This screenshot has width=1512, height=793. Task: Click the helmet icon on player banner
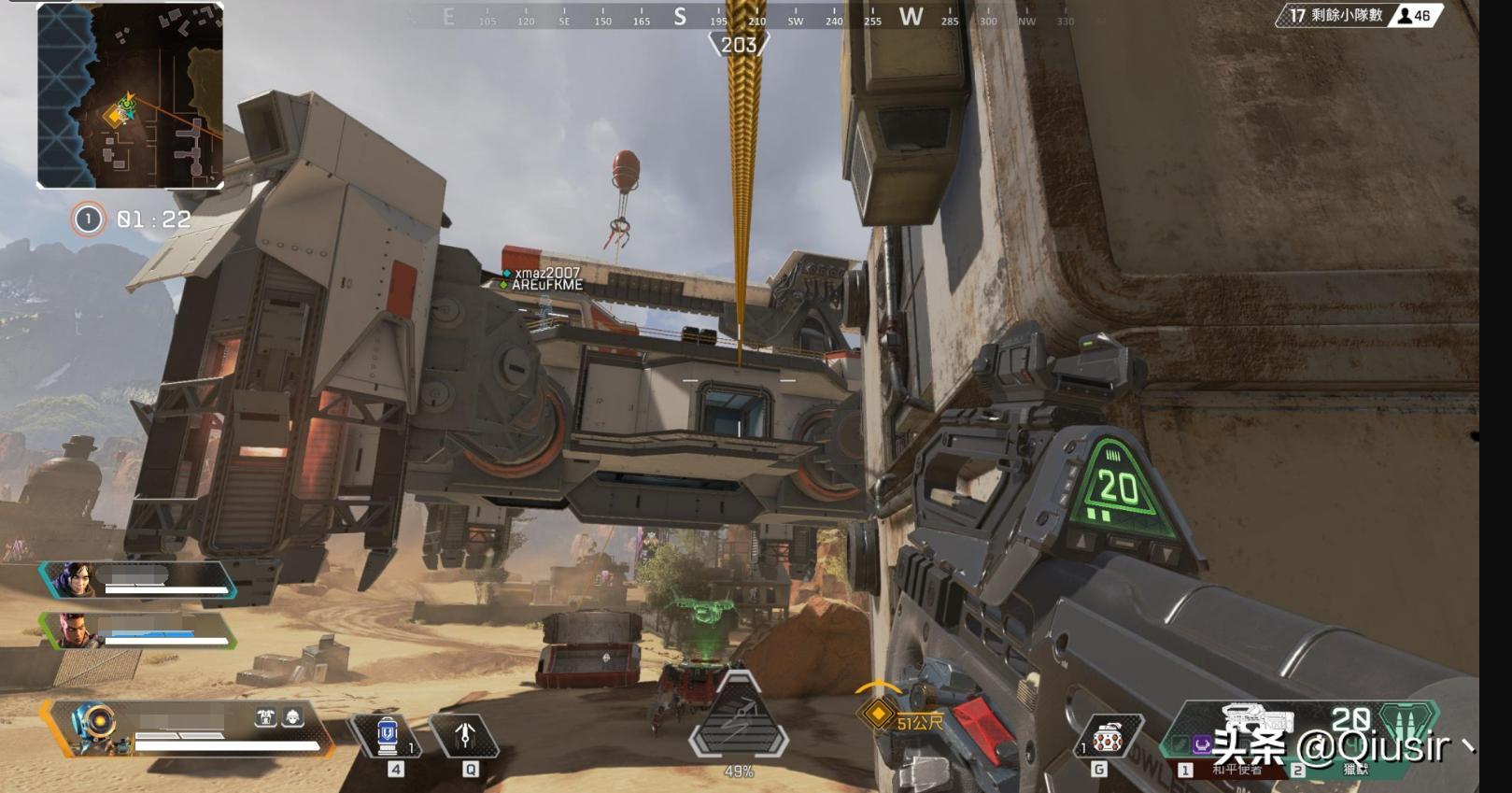pyautogui.click(x=292, y=717)
